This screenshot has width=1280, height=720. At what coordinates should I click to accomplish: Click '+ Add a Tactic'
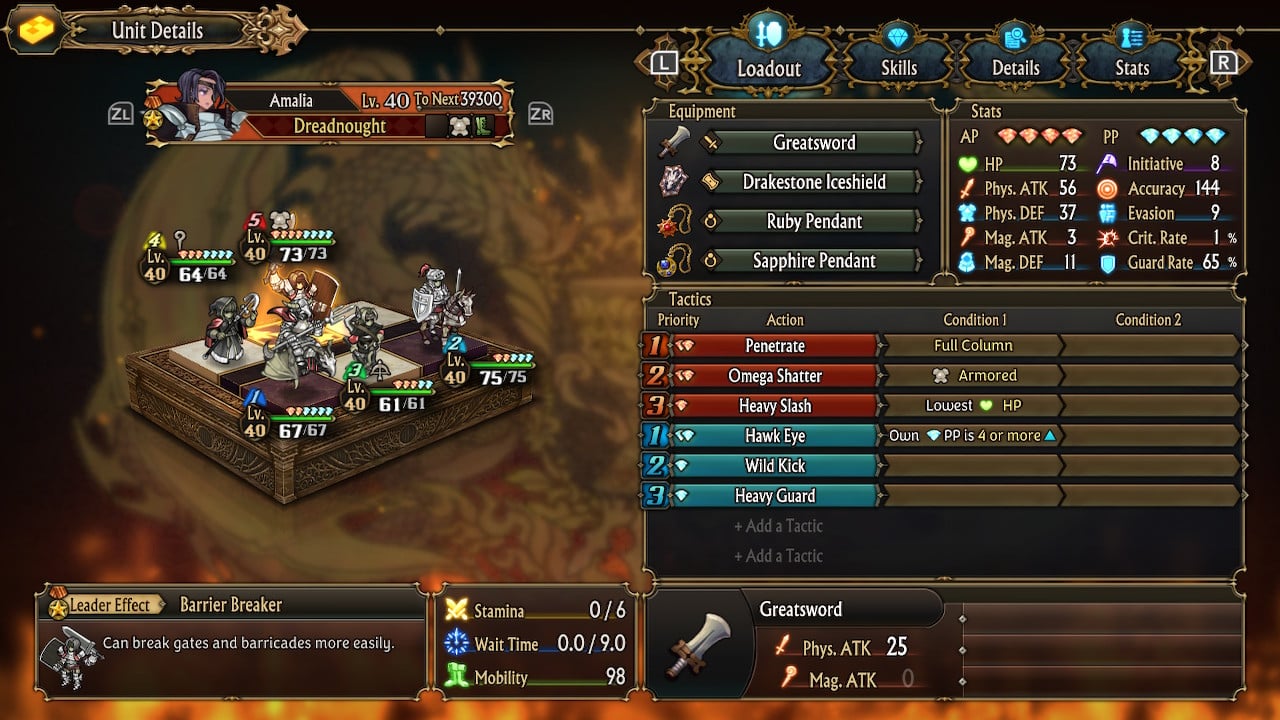pos(780,526)
